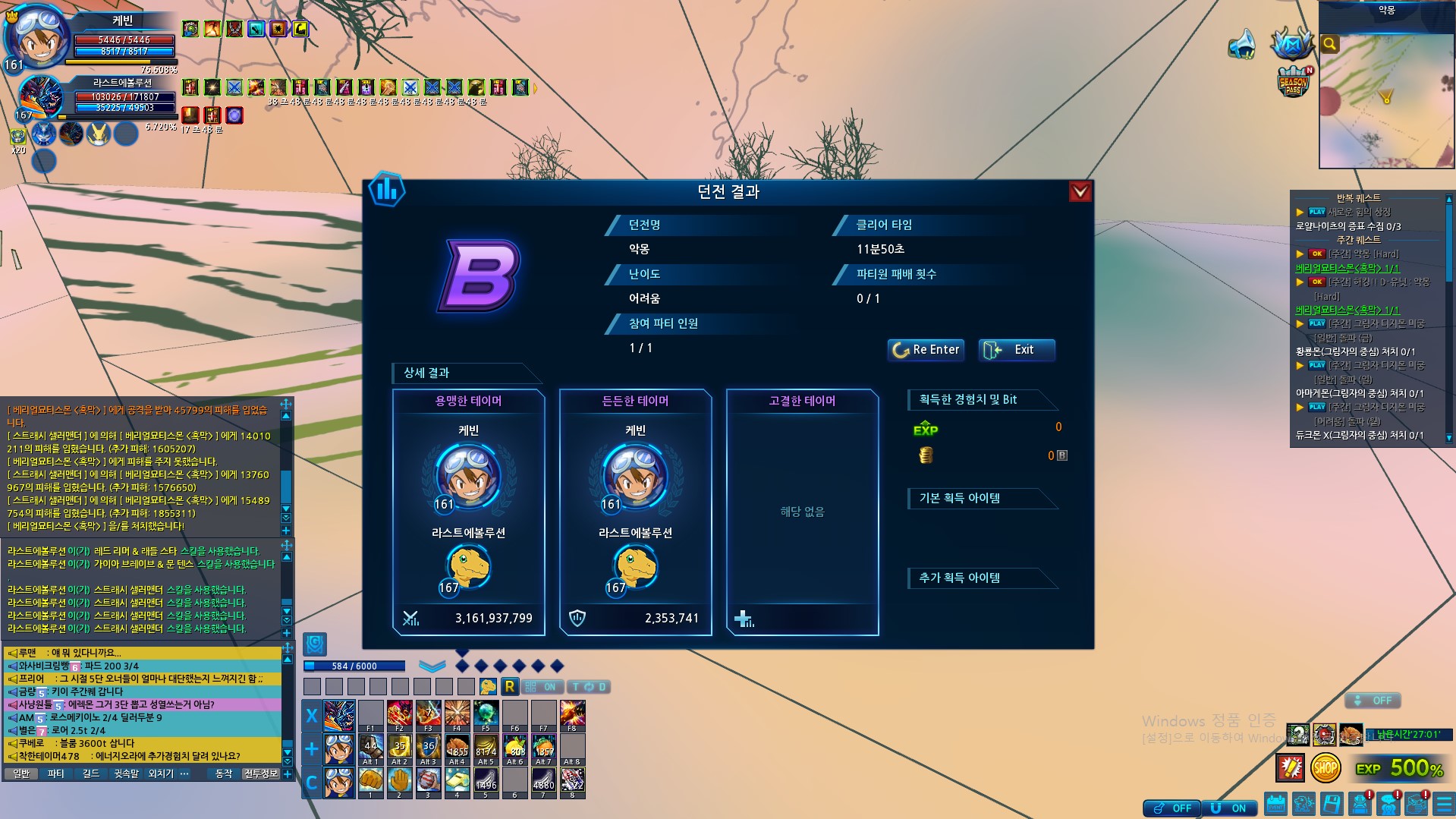Exit the dungeon via Exit button
The image size is (1456, 819).
click(1017, 350)
